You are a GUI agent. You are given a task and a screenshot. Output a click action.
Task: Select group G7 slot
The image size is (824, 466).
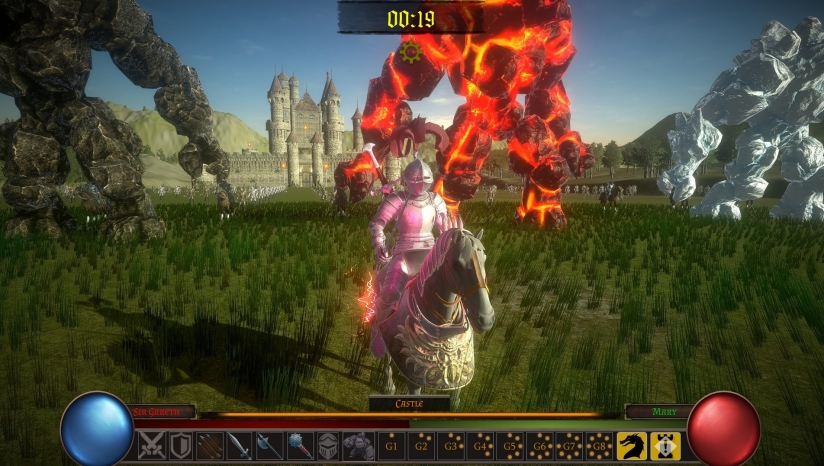click(x=570, y=446)
